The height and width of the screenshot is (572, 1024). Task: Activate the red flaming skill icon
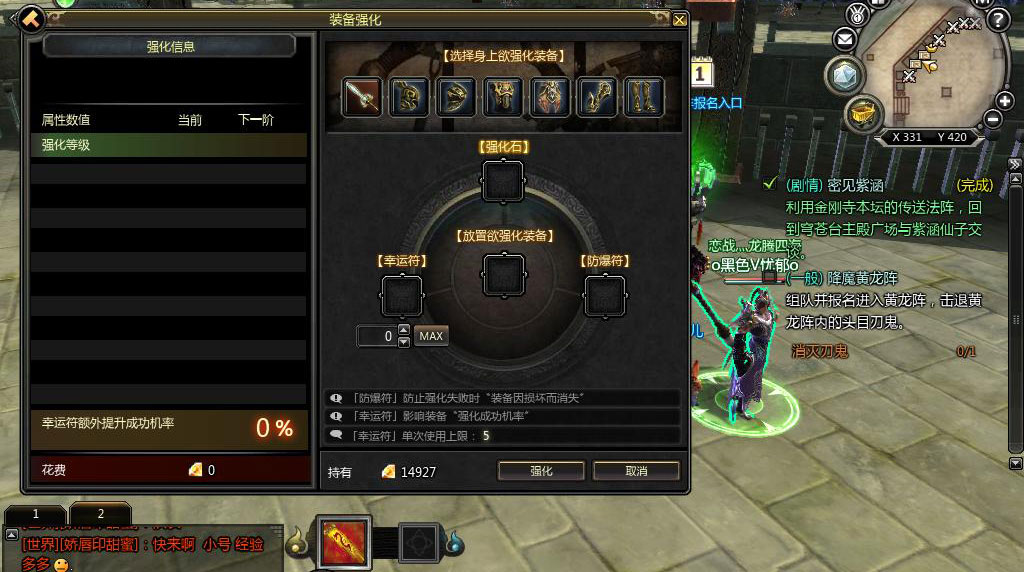click(x=345, y=543)
